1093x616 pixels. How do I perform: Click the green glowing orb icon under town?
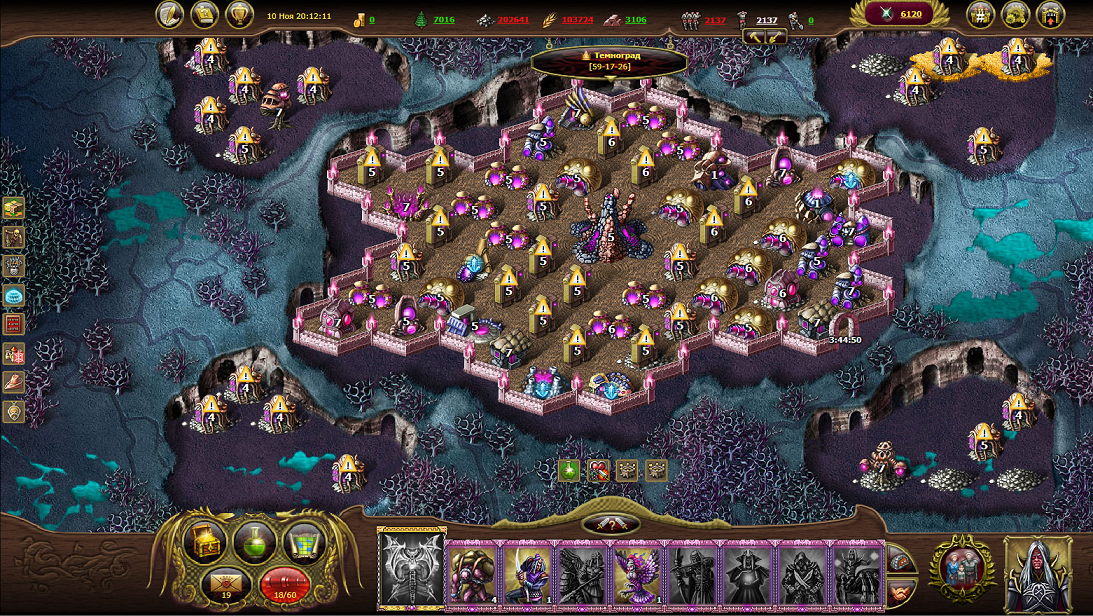point(570,469)
